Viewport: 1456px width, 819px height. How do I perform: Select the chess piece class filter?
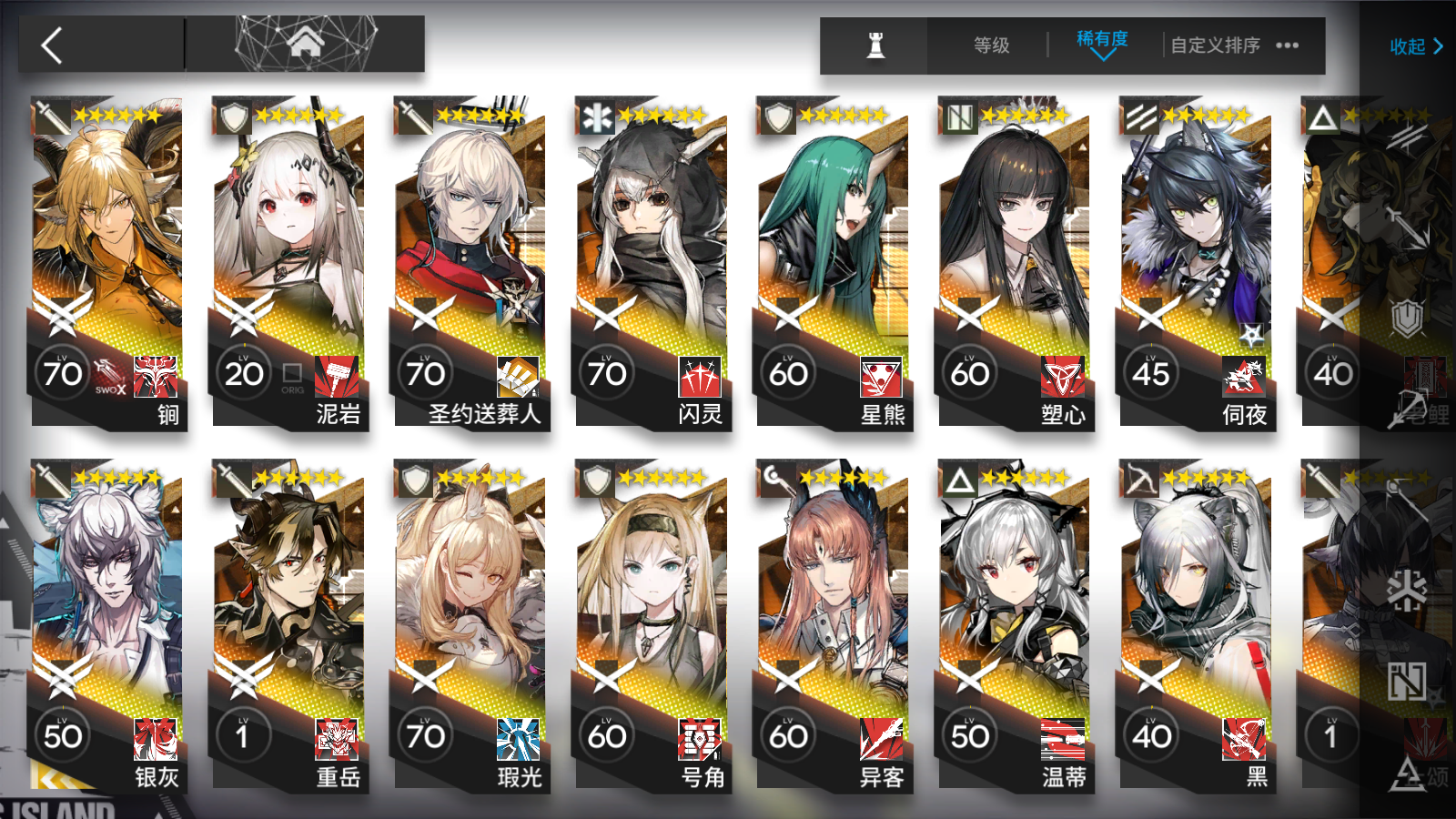point(875,45)
